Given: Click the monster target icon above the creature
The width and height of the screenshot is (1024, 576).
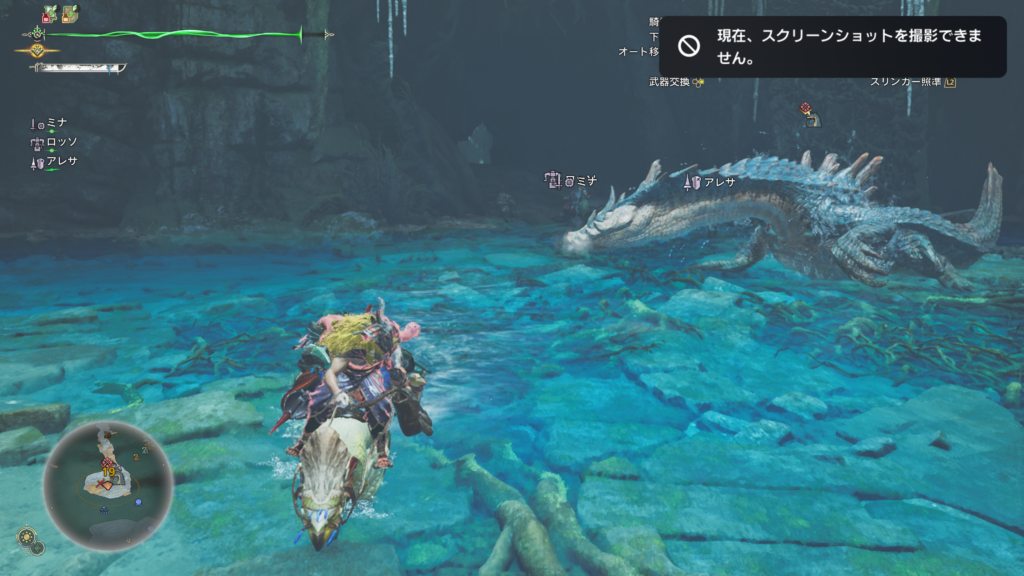Looking at the screenshot, I should [x=808, y=114].
